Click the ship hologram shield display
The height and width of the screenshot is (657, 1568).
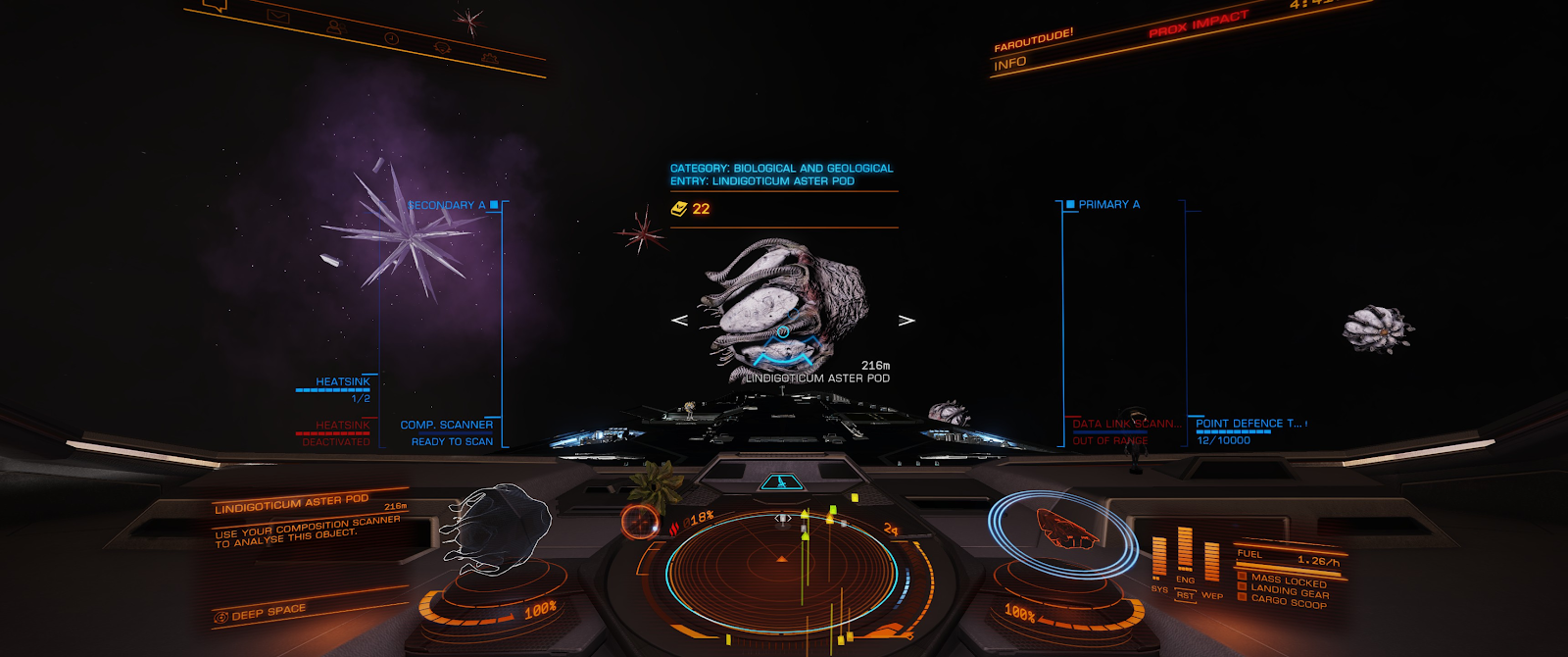(1062, 530)
